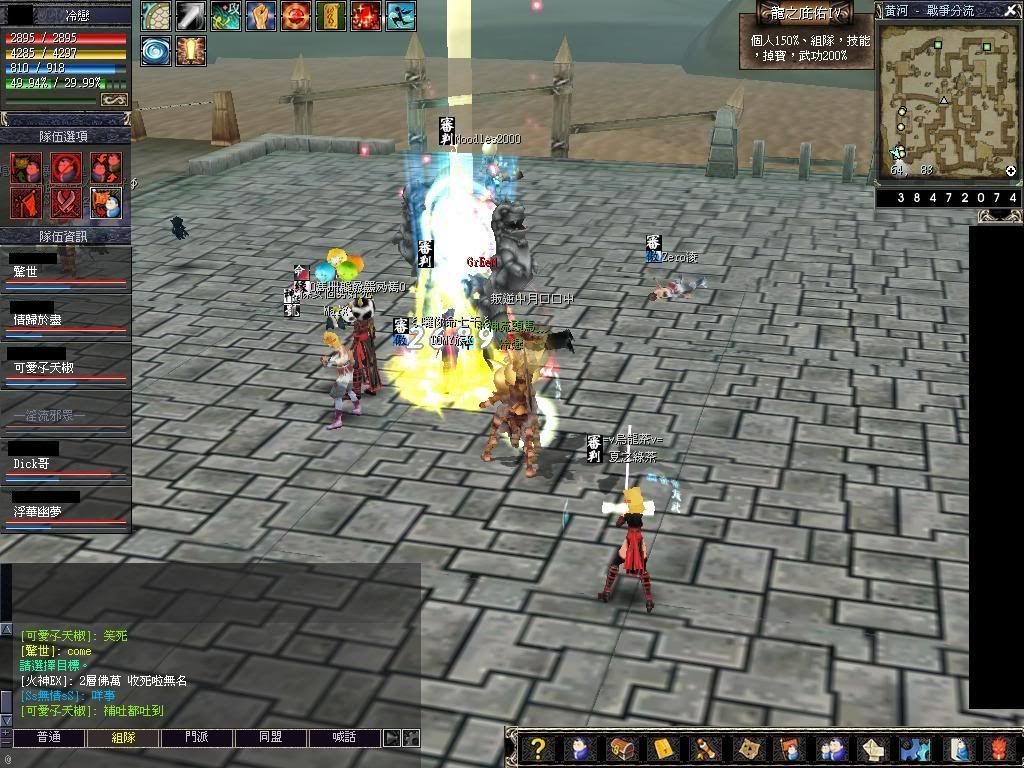Select the 組隊 party chat tab
This screenshot has height=768, width=1024.
(x=122, y=738)
